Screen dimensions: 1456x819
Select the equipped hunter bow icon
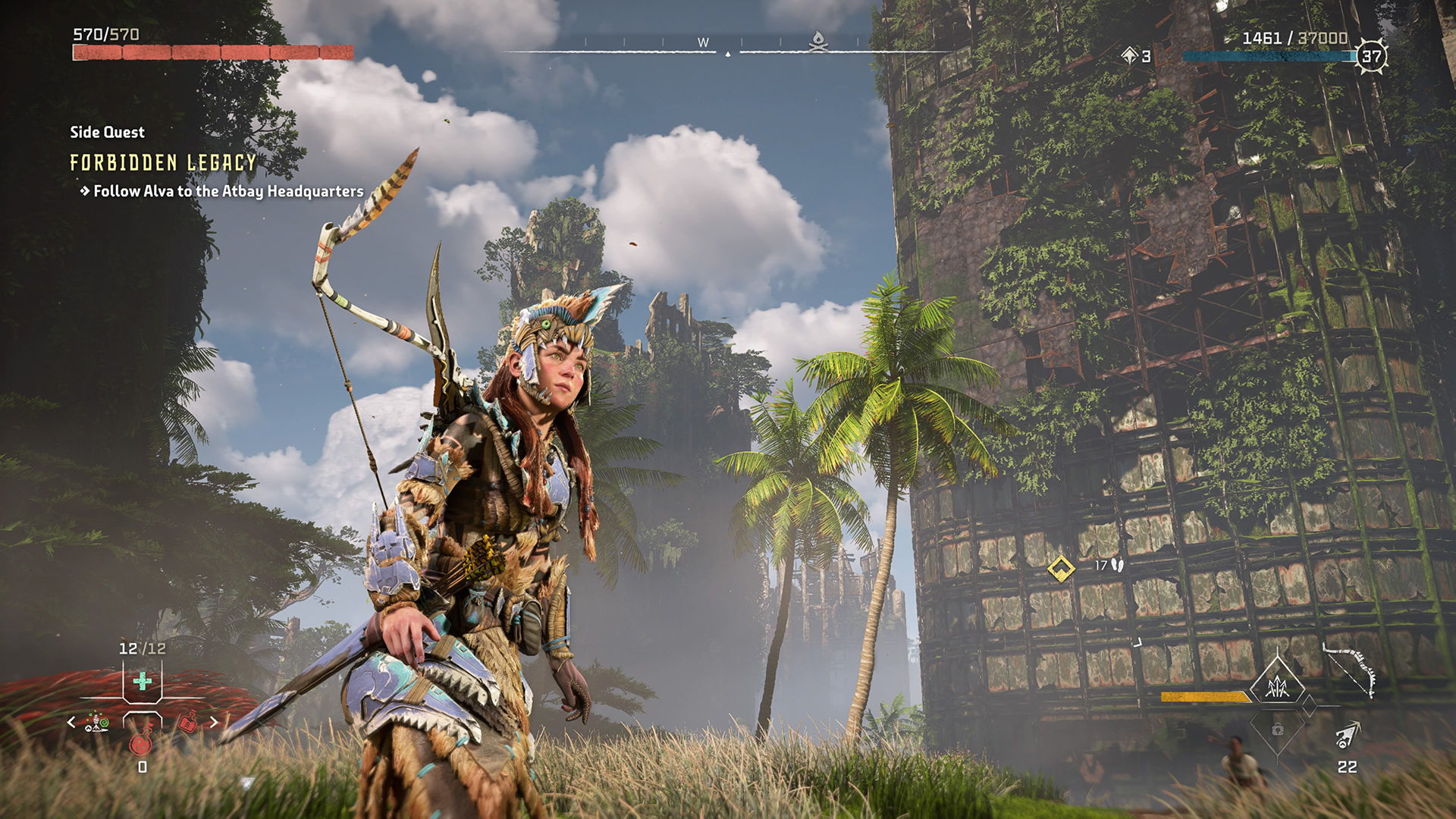tap(1349, 669)
